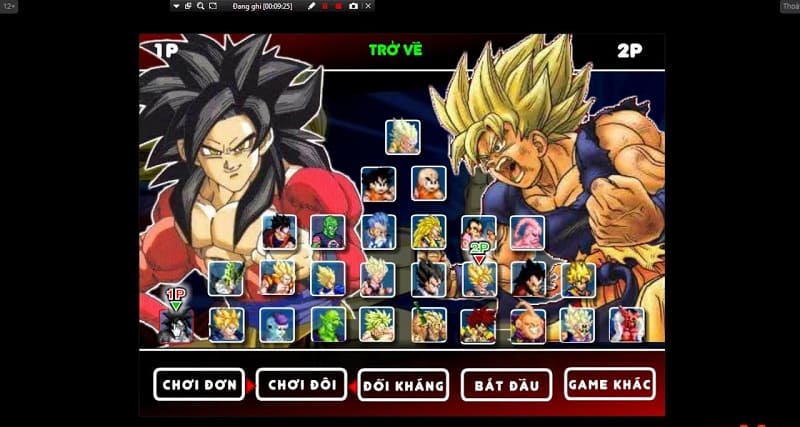
Task: Pick the Frieza character tile
Action: point(277,325)
